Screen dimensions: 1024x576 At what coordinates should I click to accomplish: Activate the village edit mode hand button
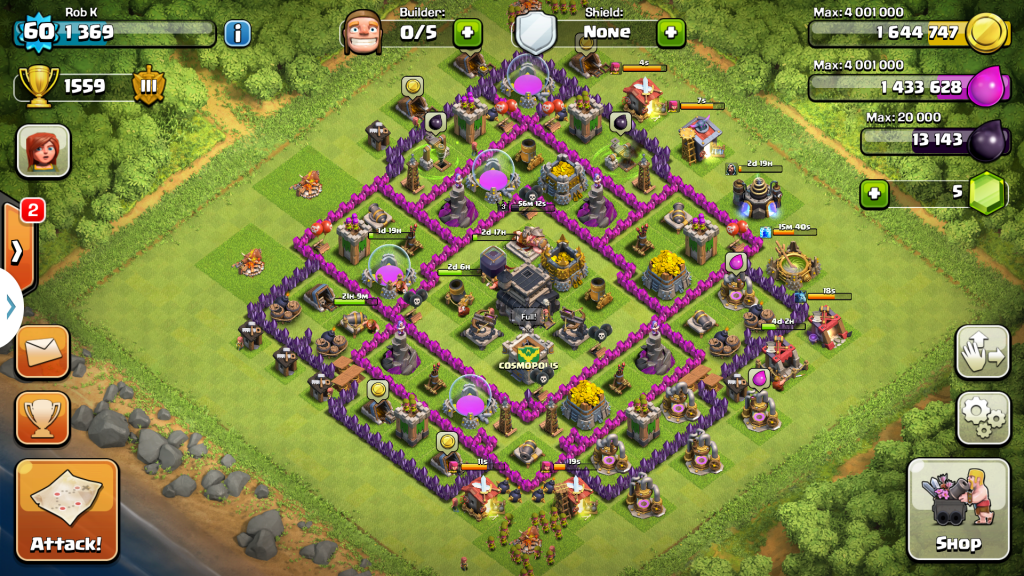pyautogui.click(x=983, y=352)
